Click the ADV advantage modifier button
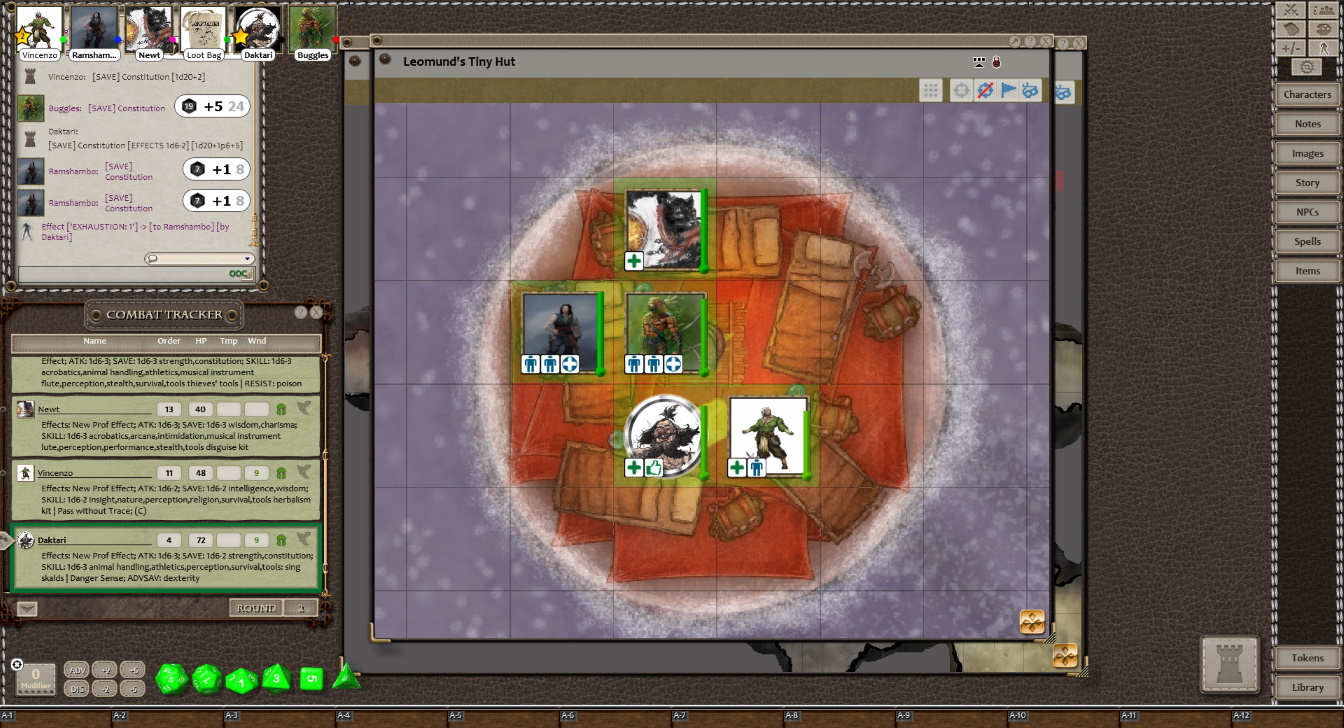Screen dimensions: 1344x728 (x=76, y=670)
